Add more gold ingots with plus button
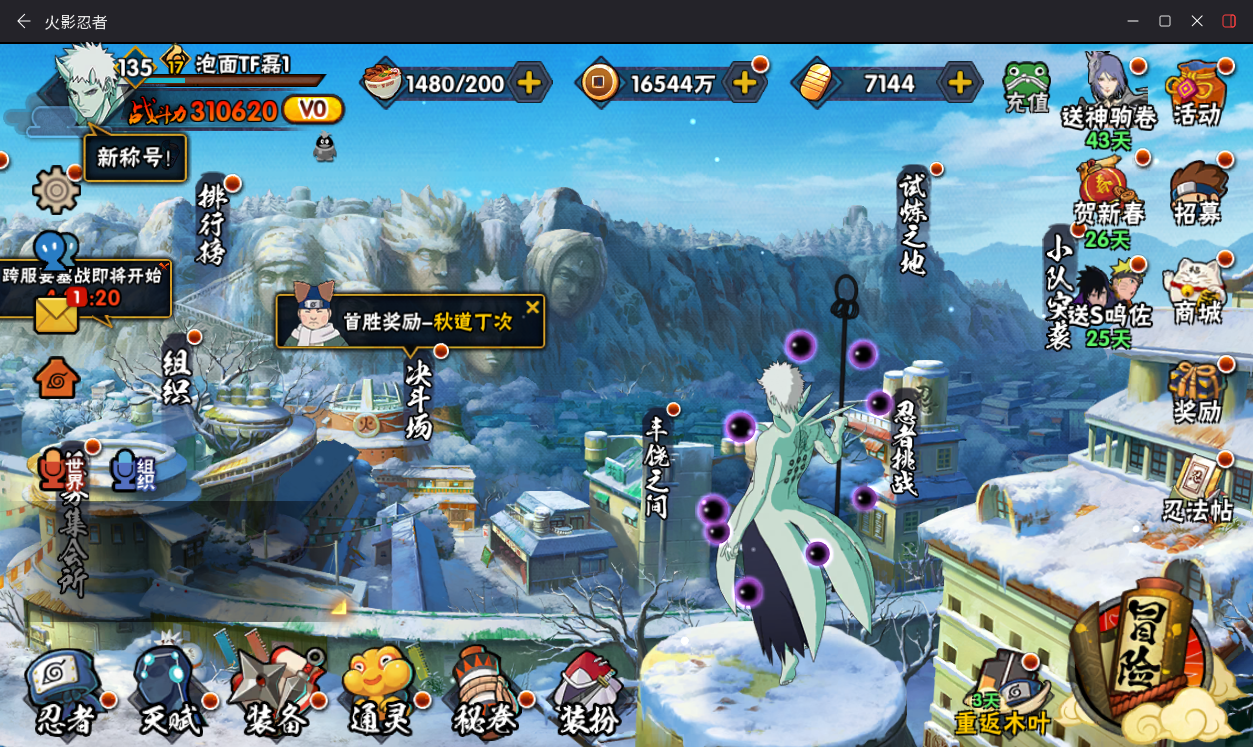The image size is (1253, 747). (x=959, y=83)
